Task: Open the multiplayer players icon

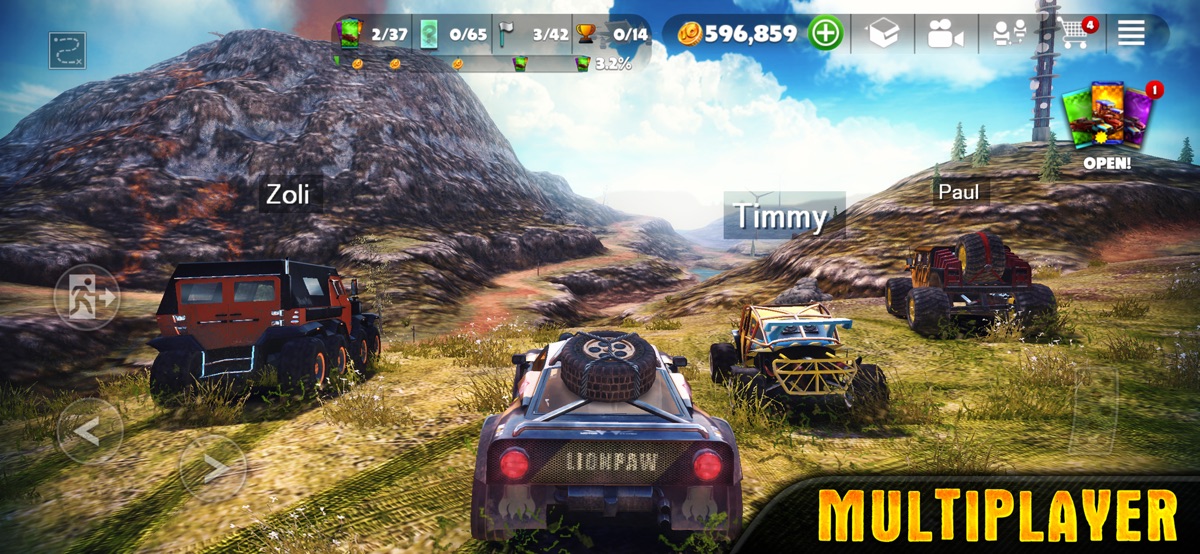Action: [1008, 34]
